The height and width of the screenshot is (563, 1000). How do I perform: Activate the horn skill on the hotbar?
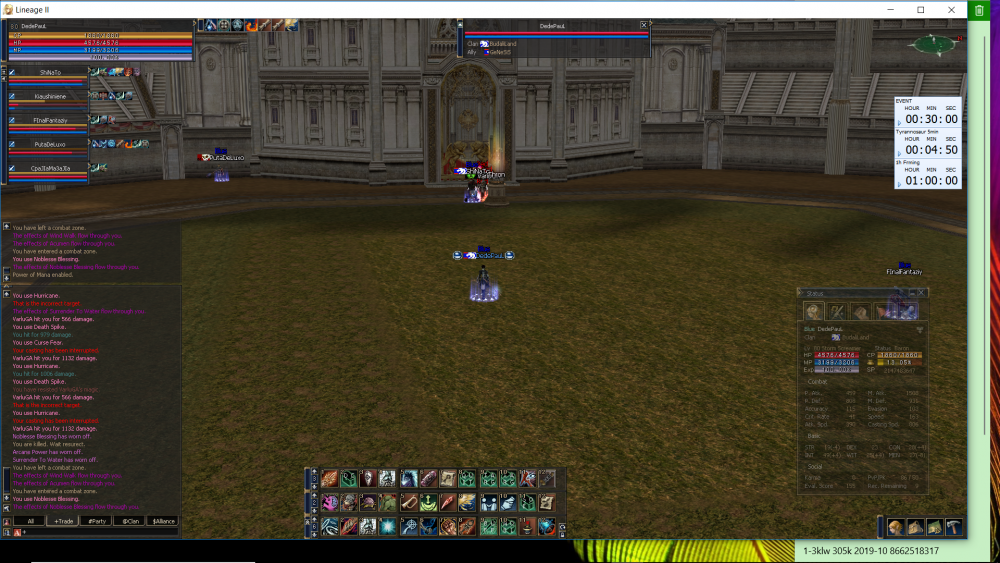pos(409,502)
